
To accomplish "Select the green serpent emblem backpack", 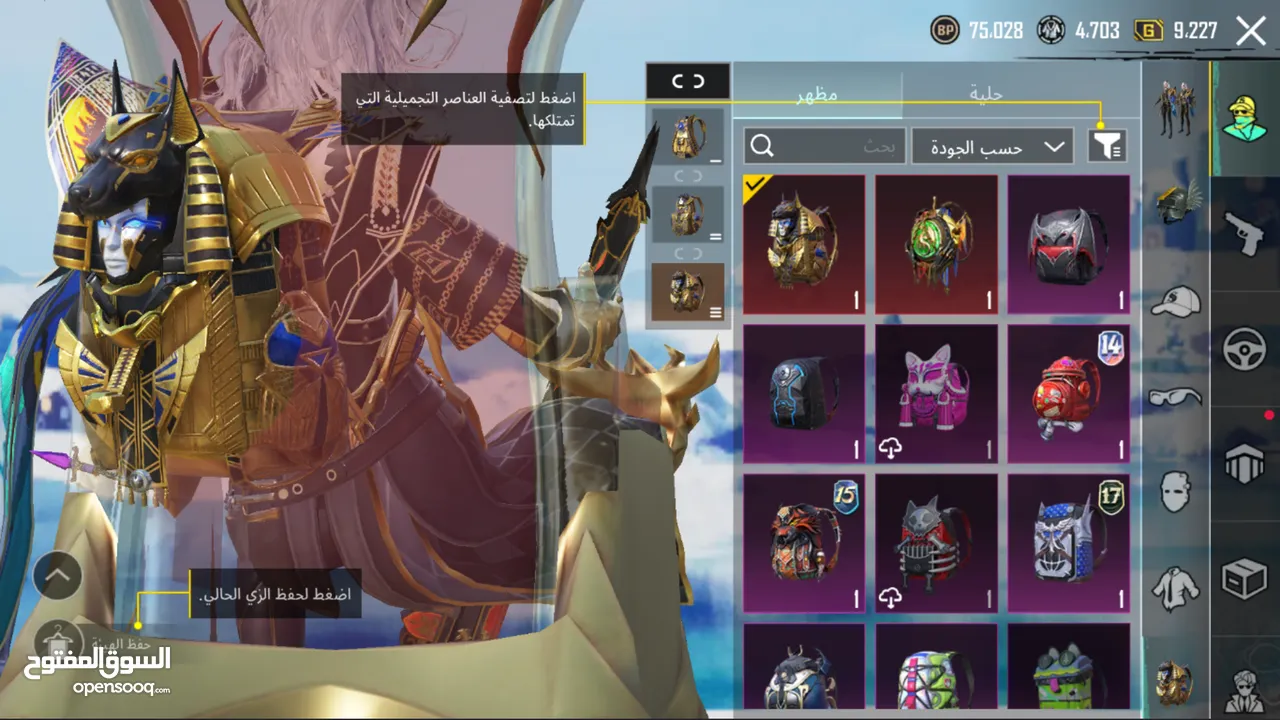I will [x=936, y=245].
